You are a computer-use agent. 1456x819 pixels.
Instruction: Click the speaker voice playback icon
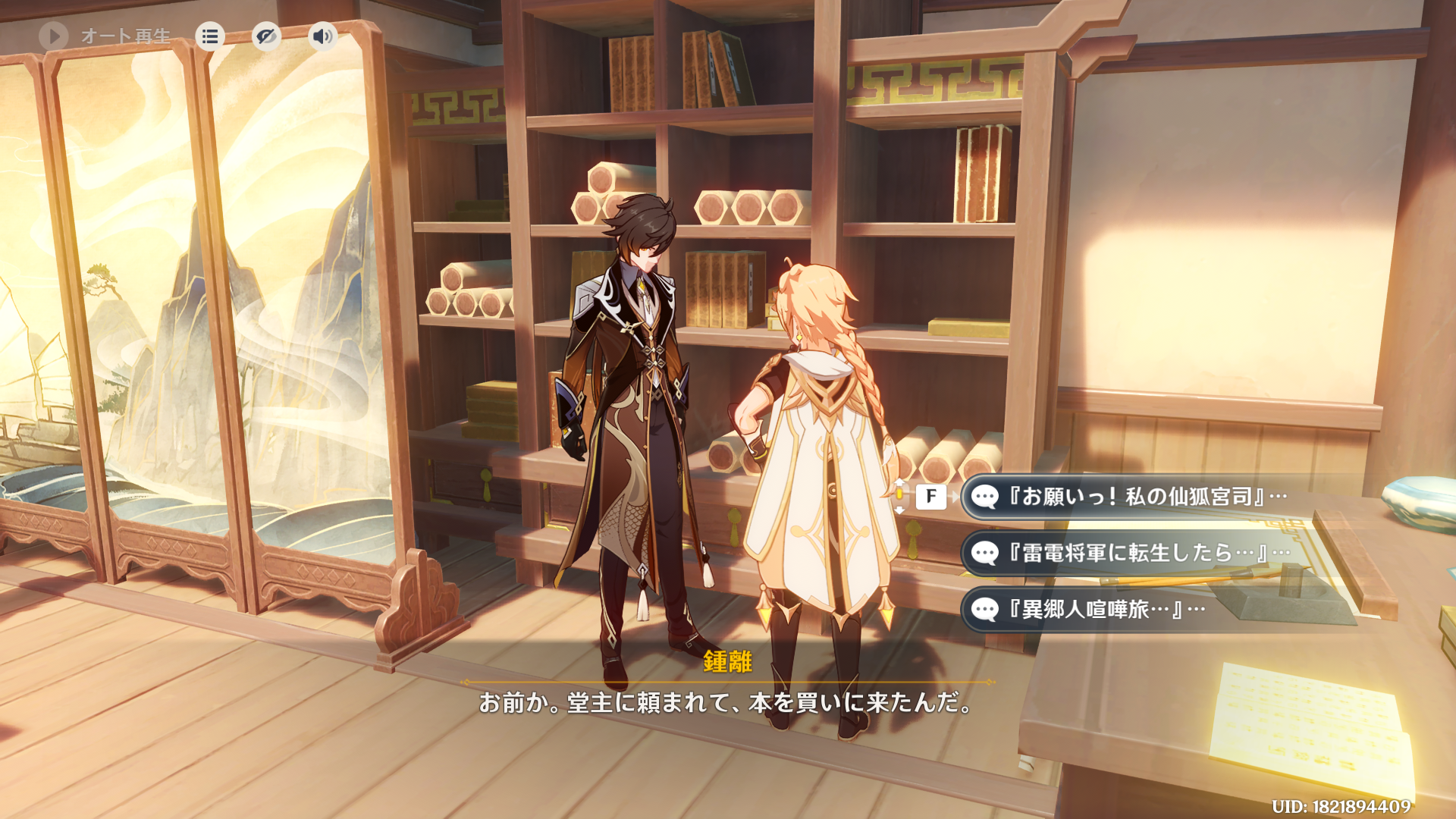[322, 36]
